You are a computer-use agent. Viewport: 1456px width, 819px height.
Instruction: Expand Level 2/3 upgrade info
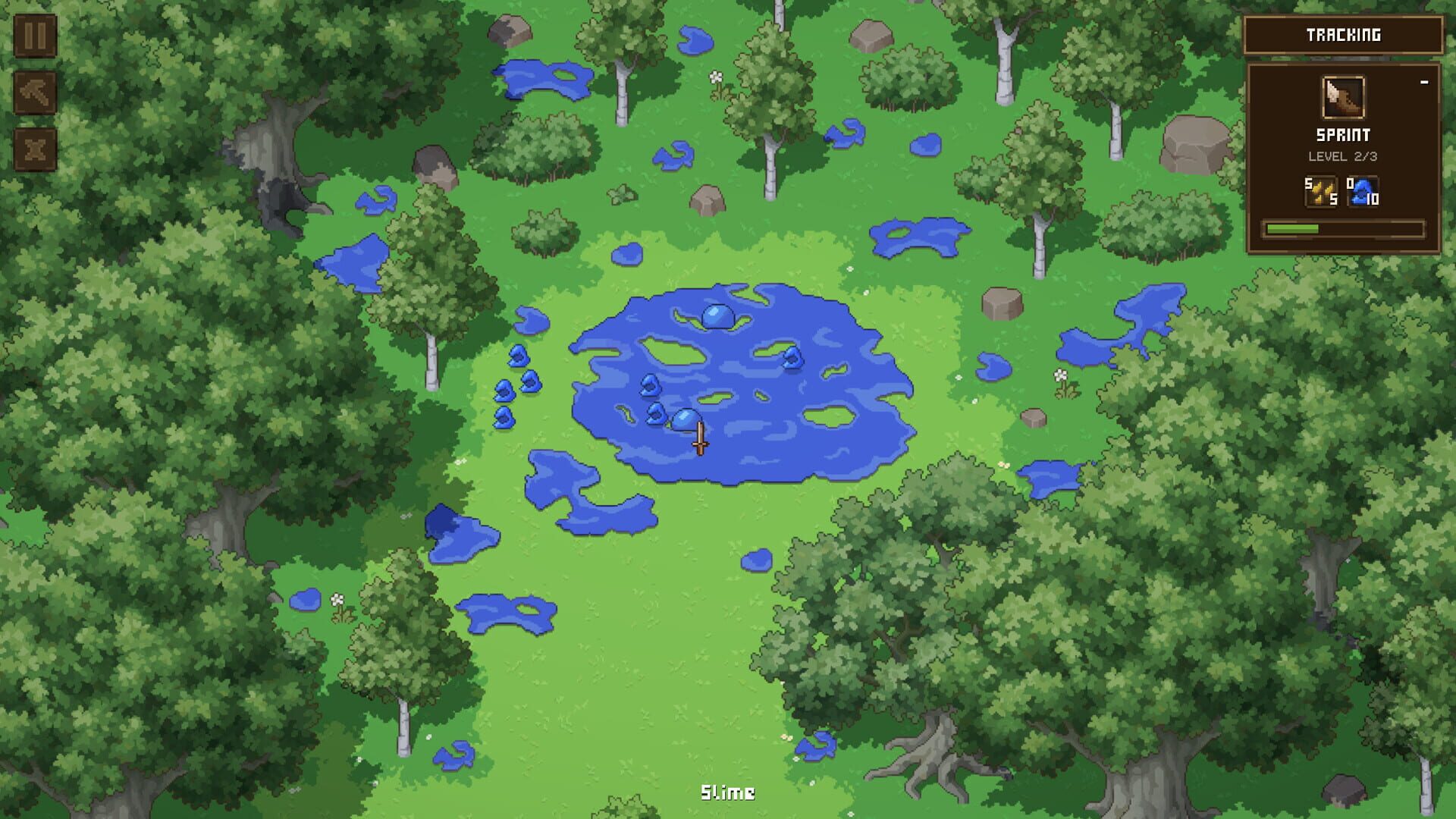click(x=1342, y=155)
